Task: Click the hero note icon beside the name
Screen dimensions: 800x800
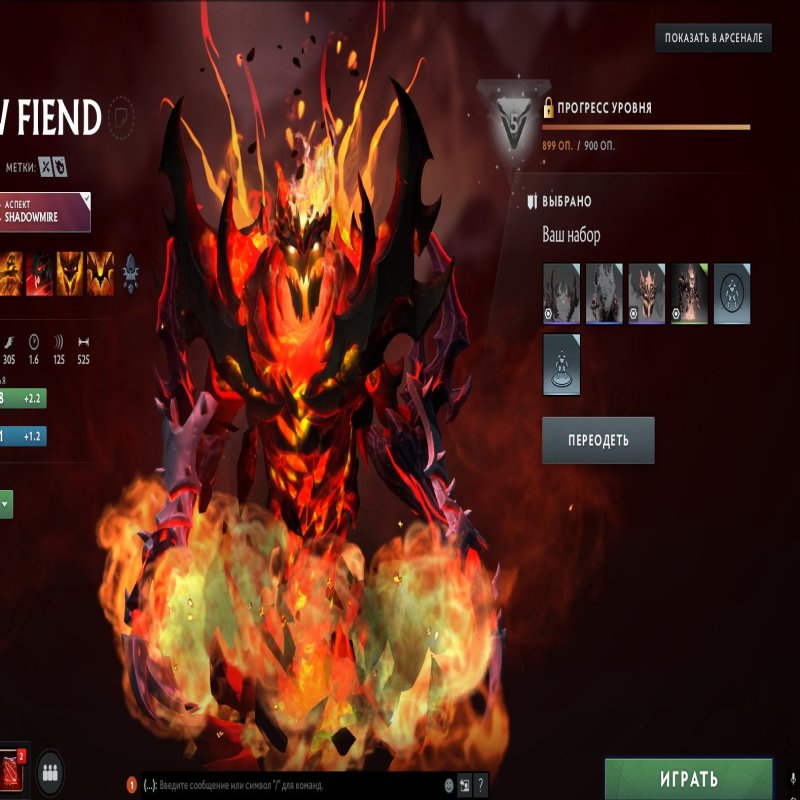Action: [x=122, y=115]
